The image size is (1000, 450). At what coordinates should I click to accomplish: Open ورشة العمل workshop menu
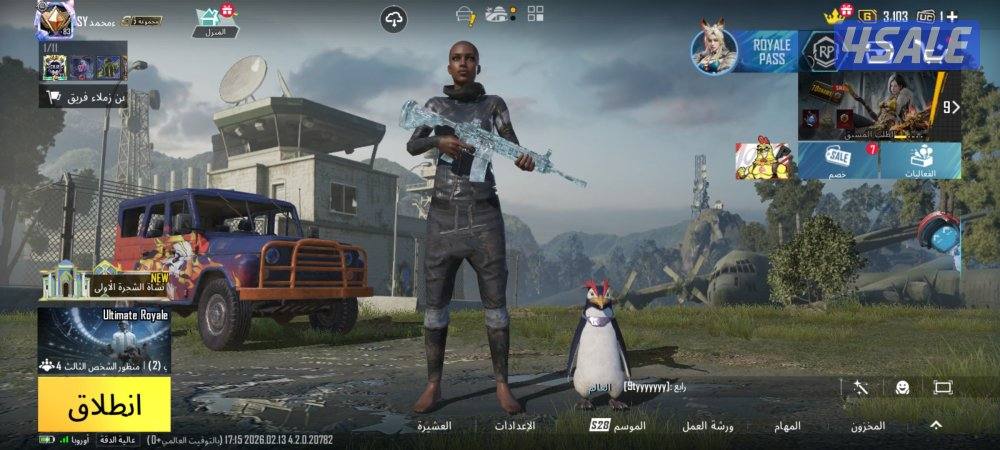(708, 426)
